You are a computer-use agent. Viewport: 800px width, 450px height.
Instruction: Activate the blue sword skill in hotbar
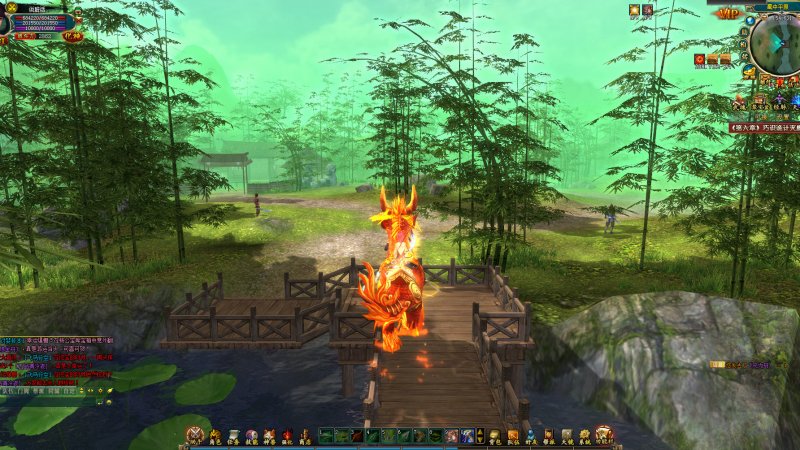pyautogui.click(x=467, y=436)
